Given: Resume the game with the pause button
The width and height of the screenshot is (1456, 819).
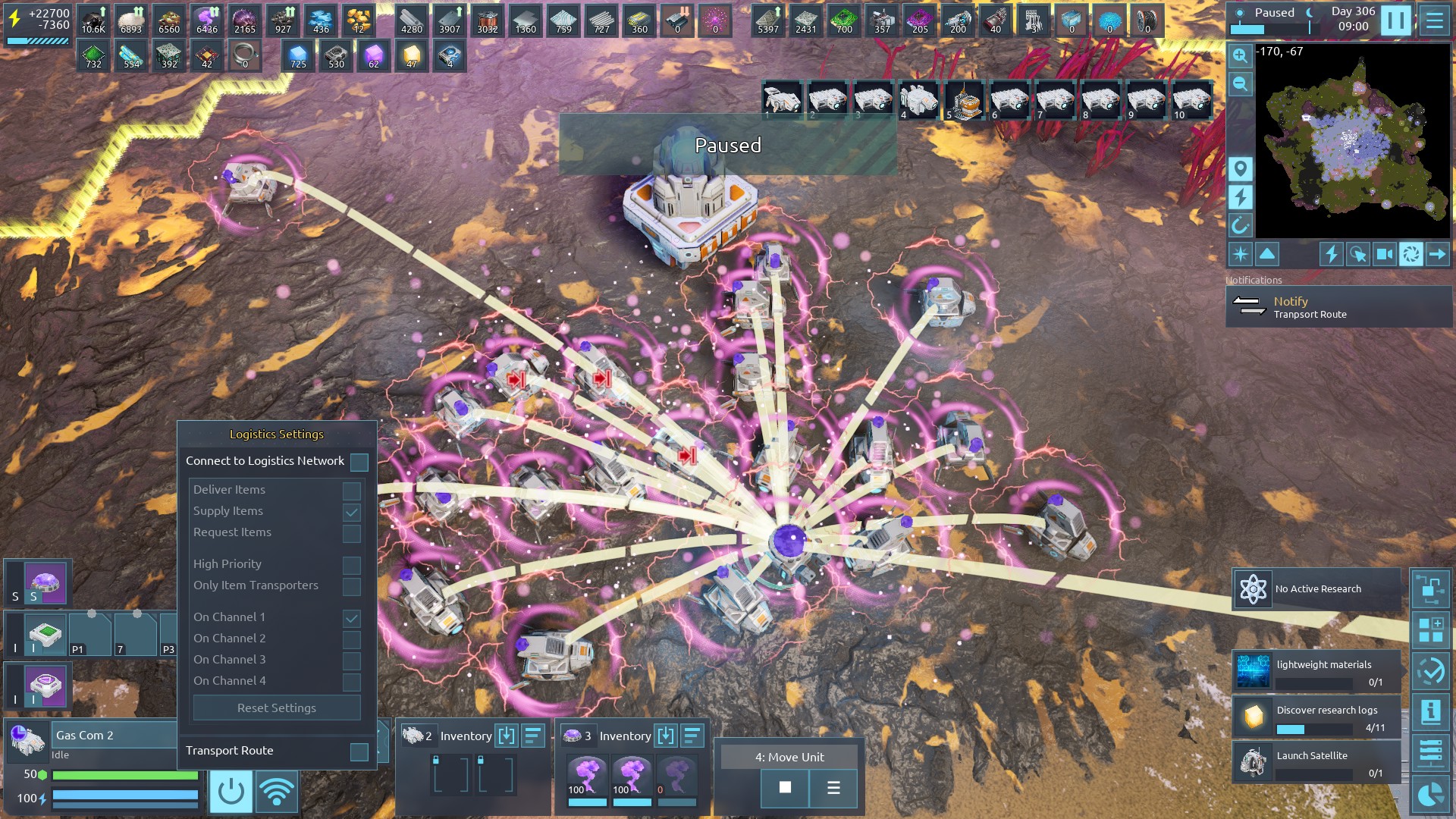Looking at the screenshot, I should [1395, 20].
